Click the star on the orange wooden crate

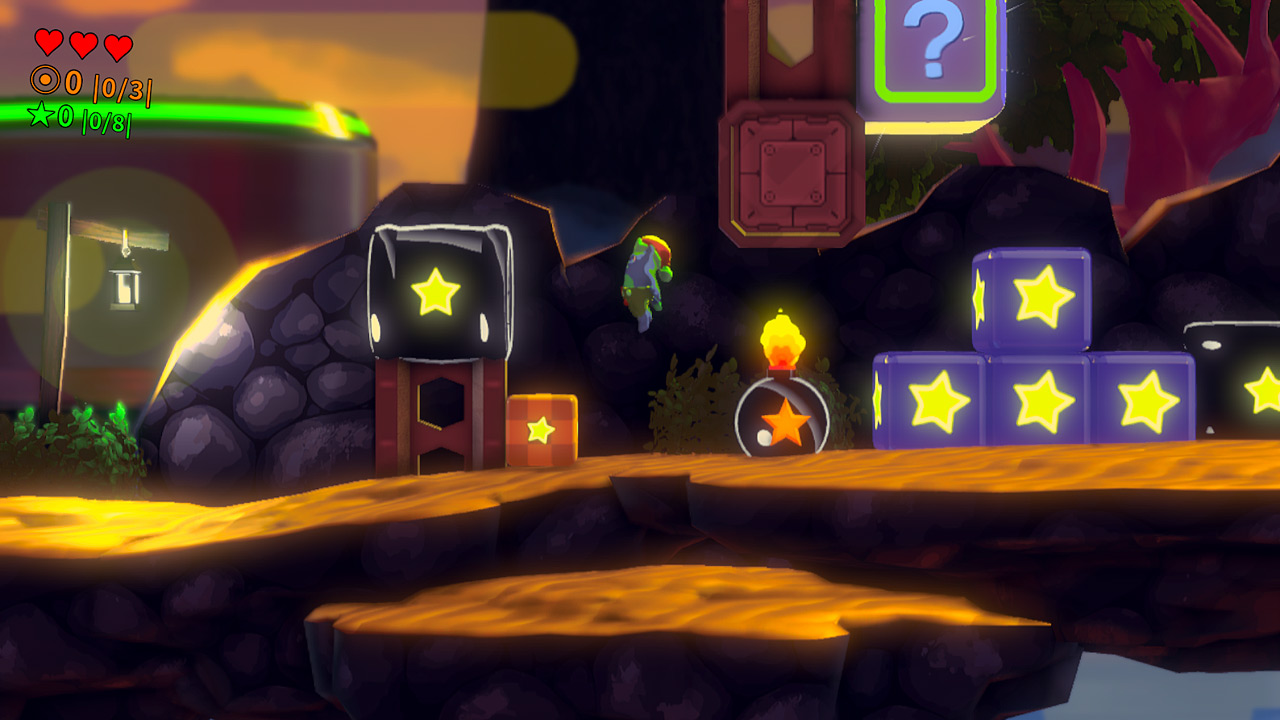540,431
